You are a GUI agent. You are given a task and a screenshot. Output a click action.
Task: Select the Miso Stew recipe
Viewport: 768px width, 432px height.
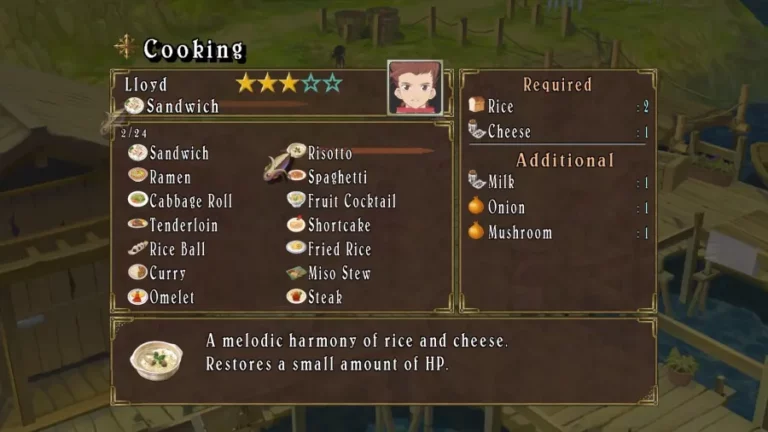pos(339,273)
